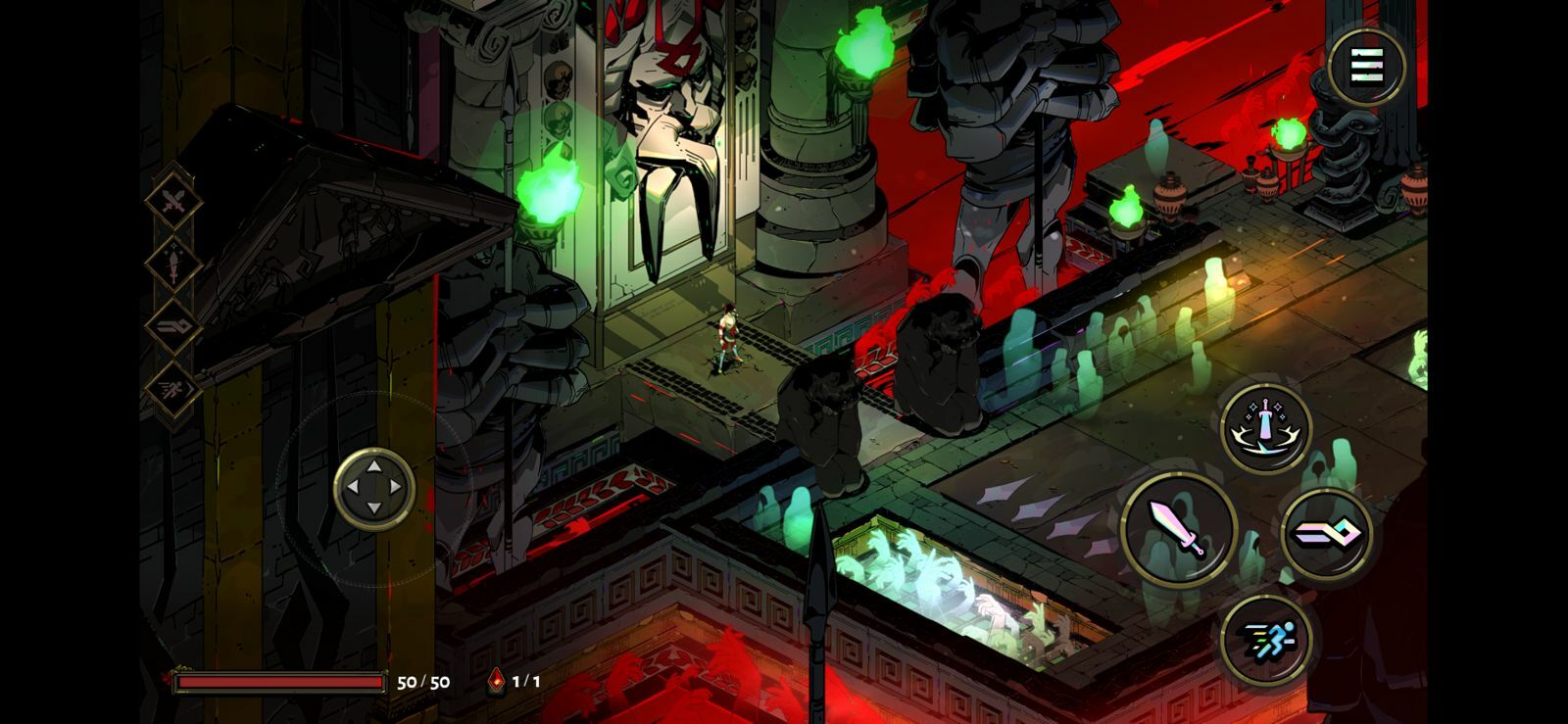Tap the sword attack button
Image resolution: width=1568 pixels, height=724 pixels.
[x=1178, y=530]
